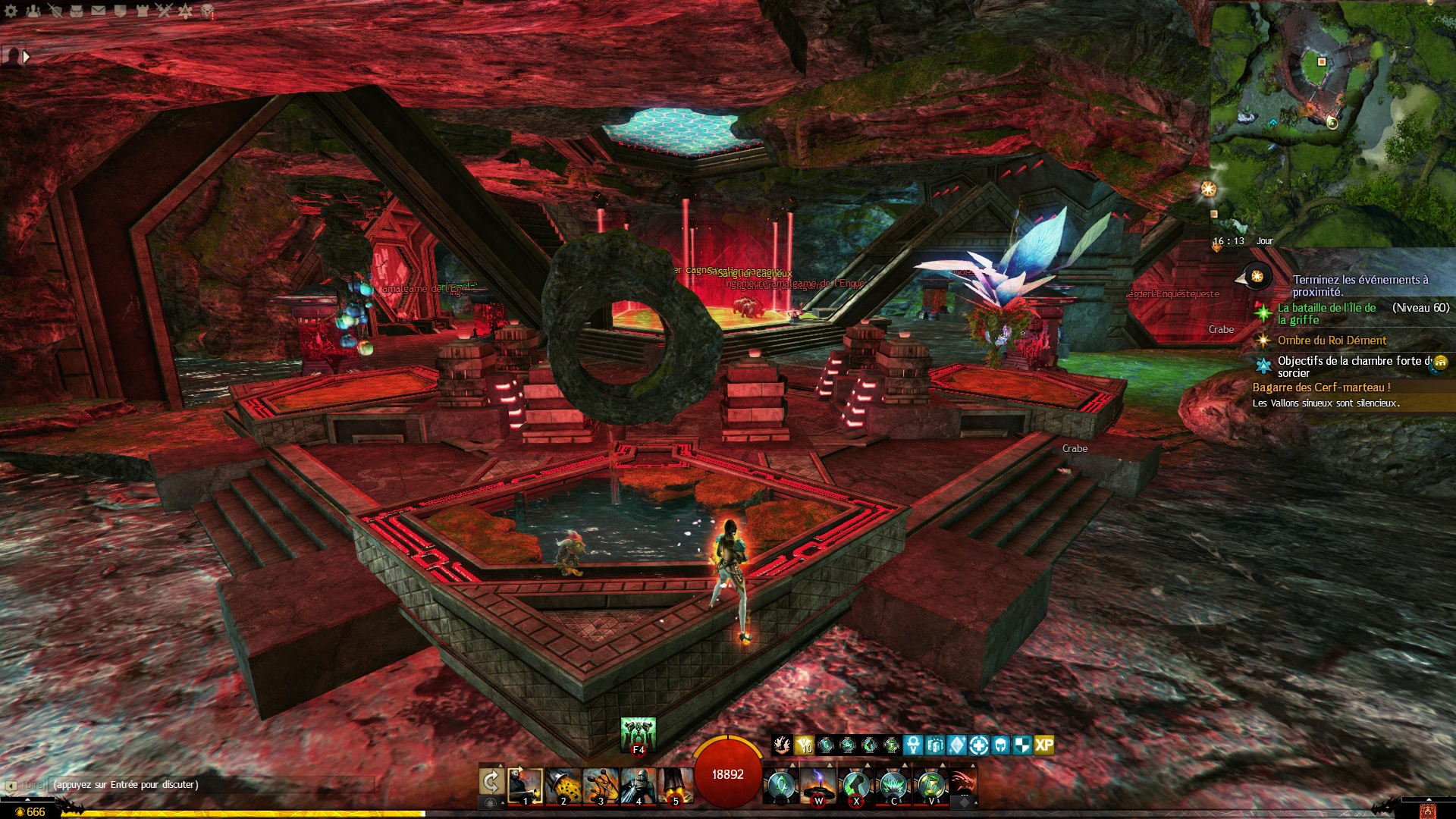Activate the green hourglass elite skill

pos(931,786)
